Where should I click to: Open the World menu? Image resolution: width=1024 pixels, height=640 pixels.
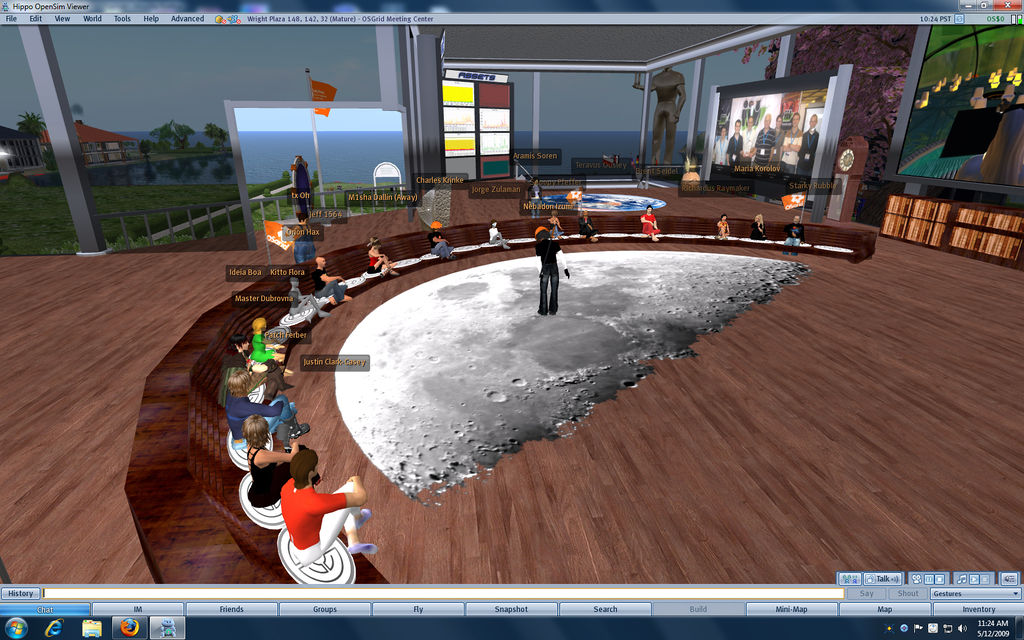[92, 18]
